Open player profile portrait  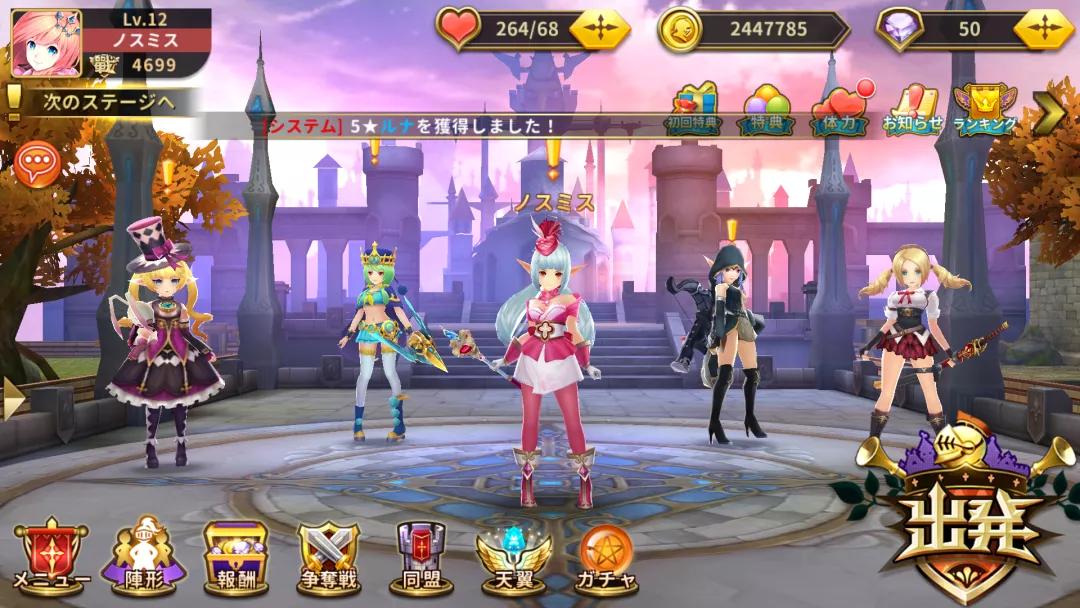(46, 43)
